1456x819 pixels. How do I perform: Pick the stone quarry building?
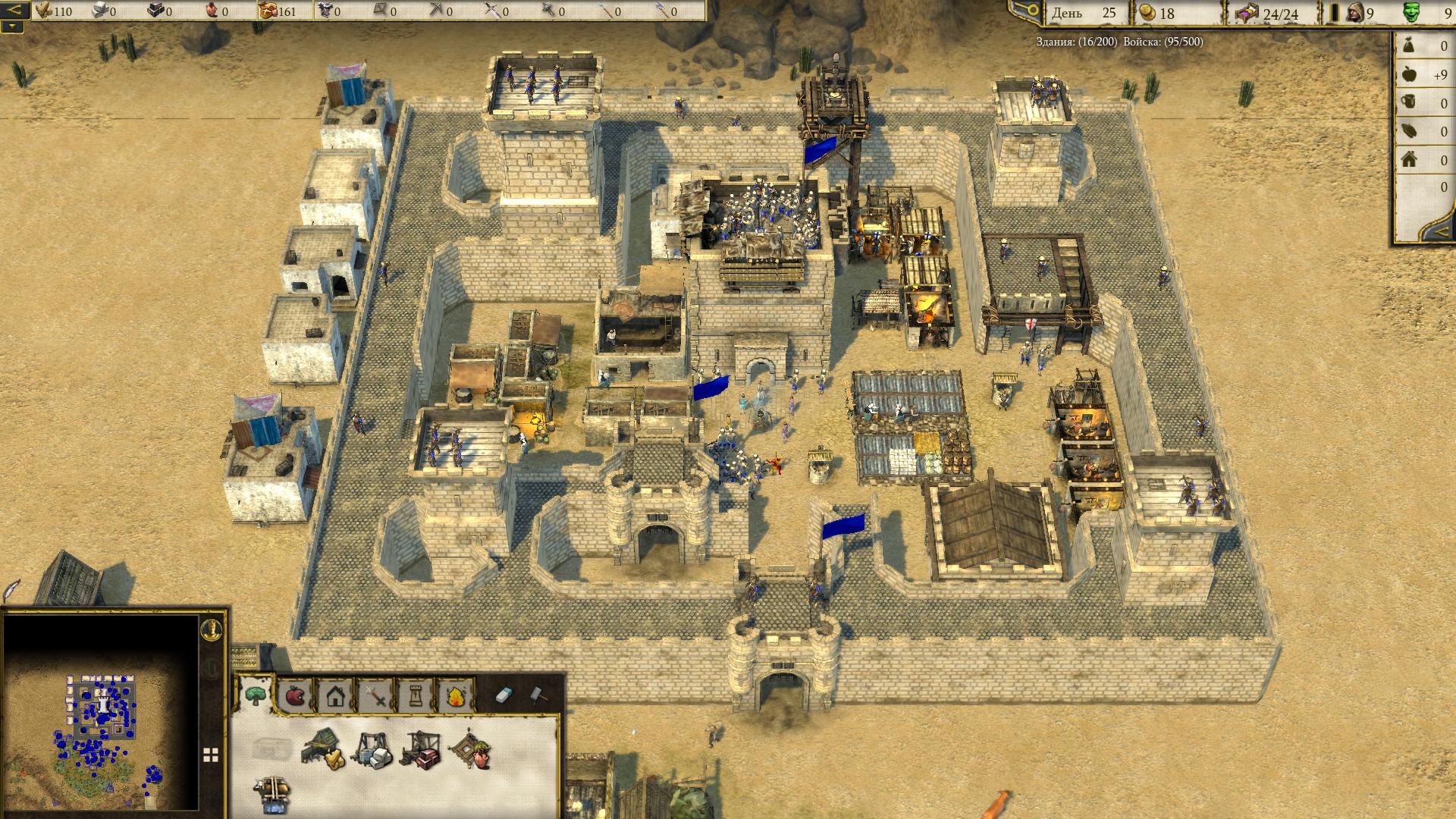point(372,749)
